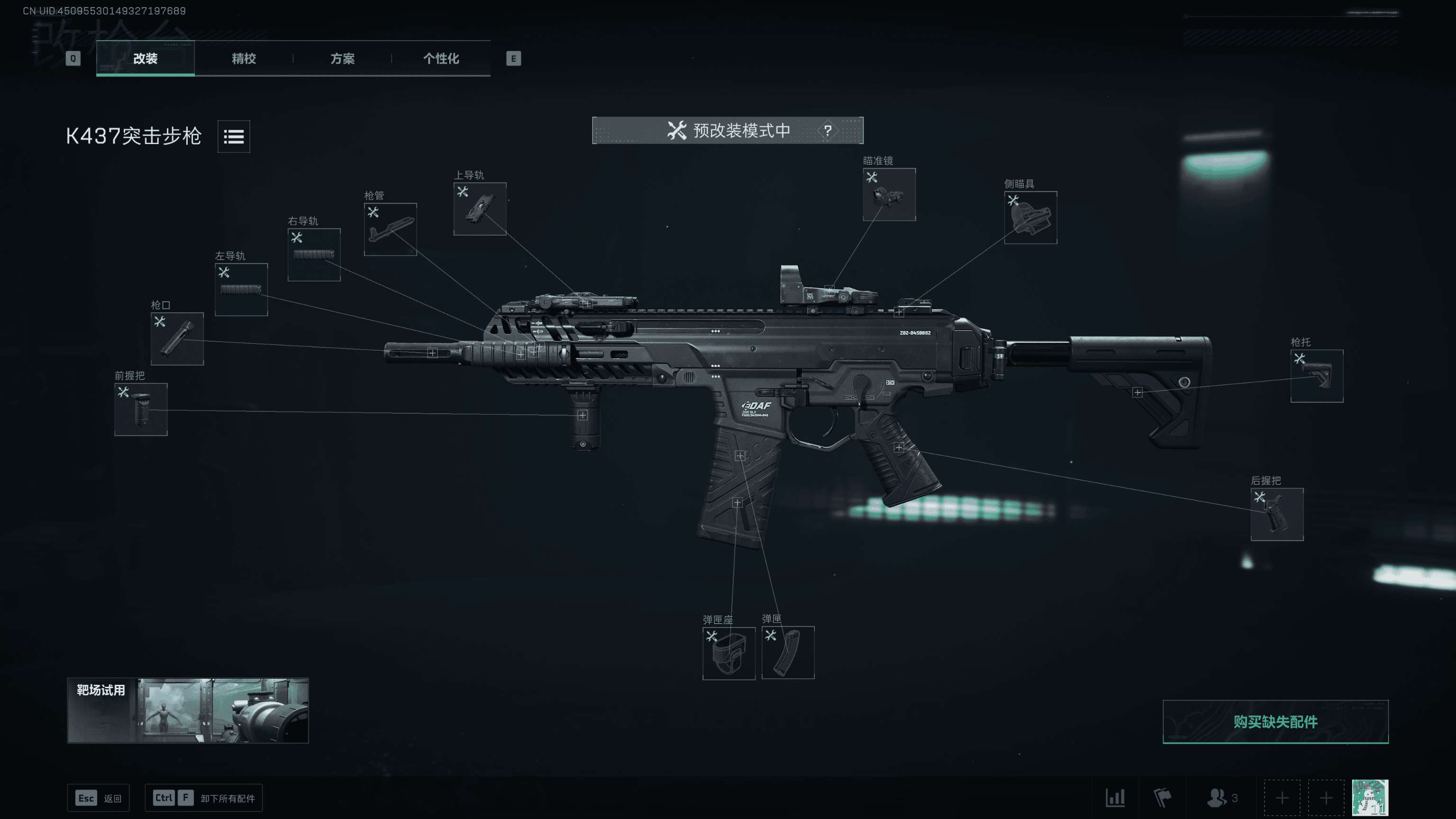The width and height of the screenshot is (1456, 819).
Task: Open the weapon list menu icon
Action: (x=234, y=136)
